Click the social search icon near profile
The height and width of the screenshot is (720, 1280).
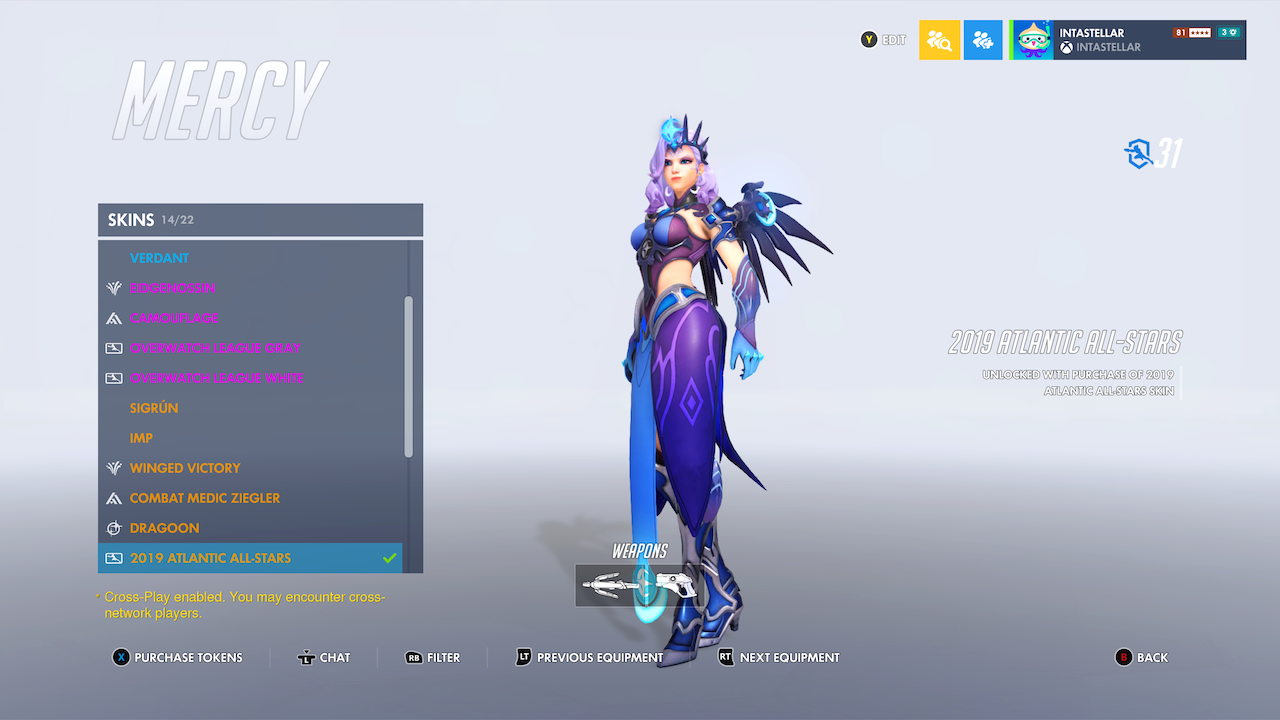click(939, 39)
